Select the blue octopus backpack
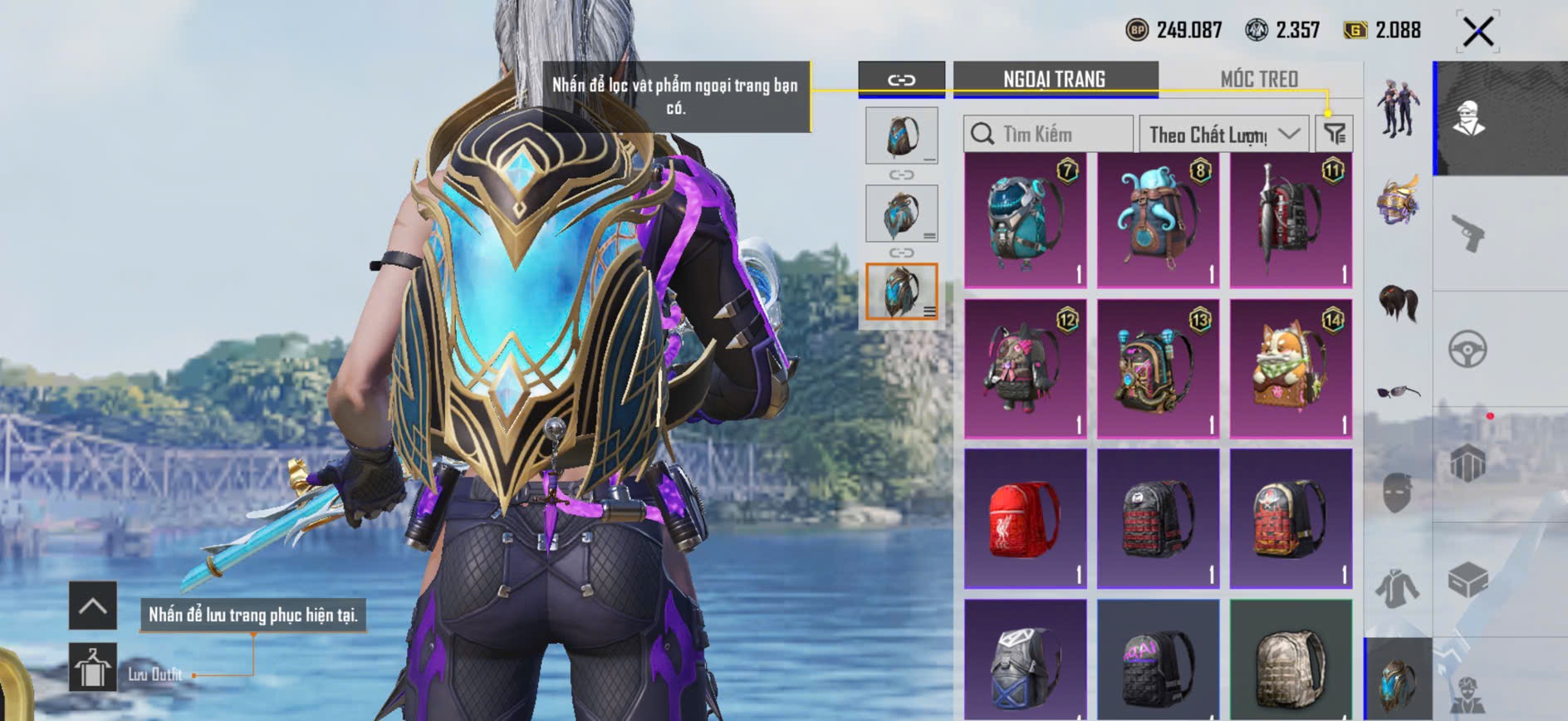The width and height of the screenshot is (1568, 721). coord(1158,220)
